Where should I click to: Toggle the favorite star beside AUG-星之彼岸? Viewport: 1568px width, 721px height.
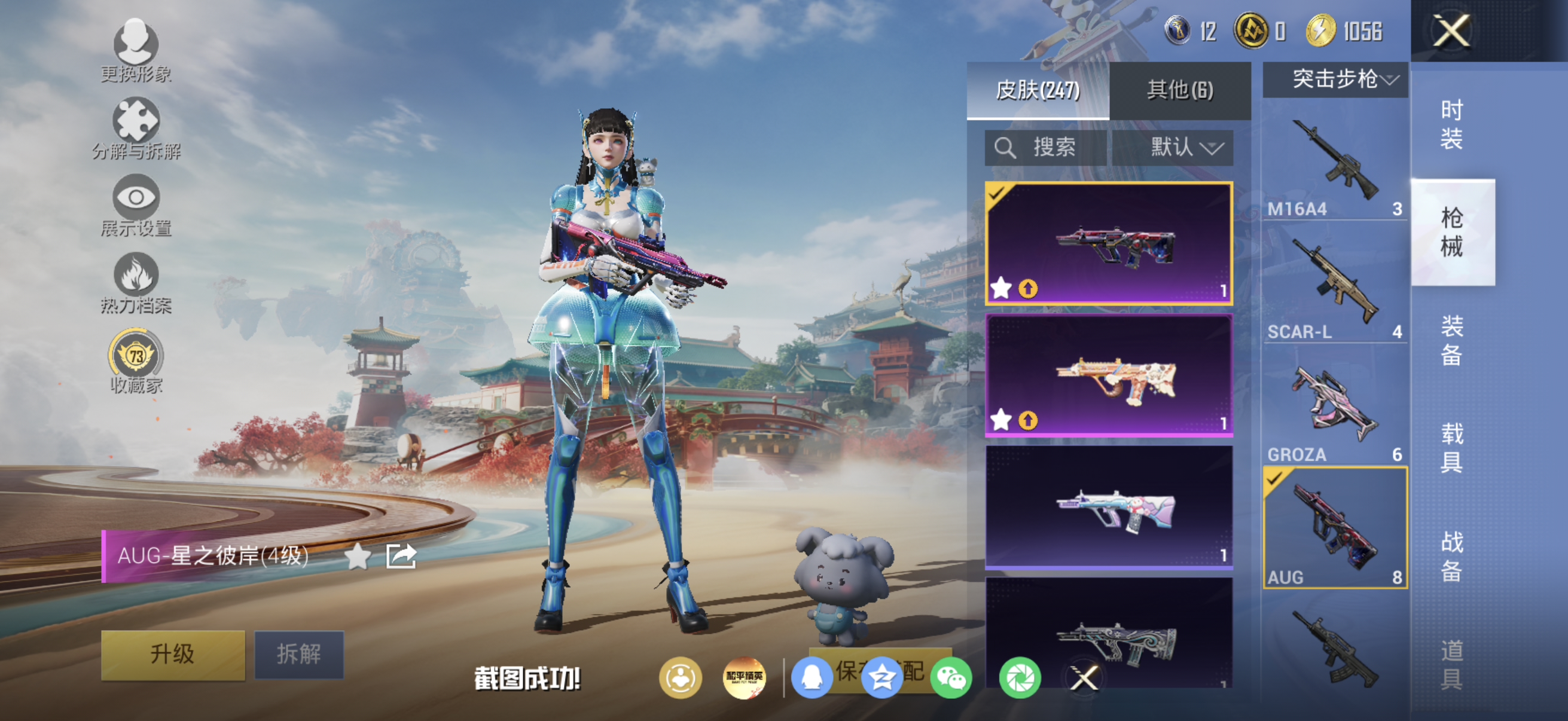click(357, 556)
